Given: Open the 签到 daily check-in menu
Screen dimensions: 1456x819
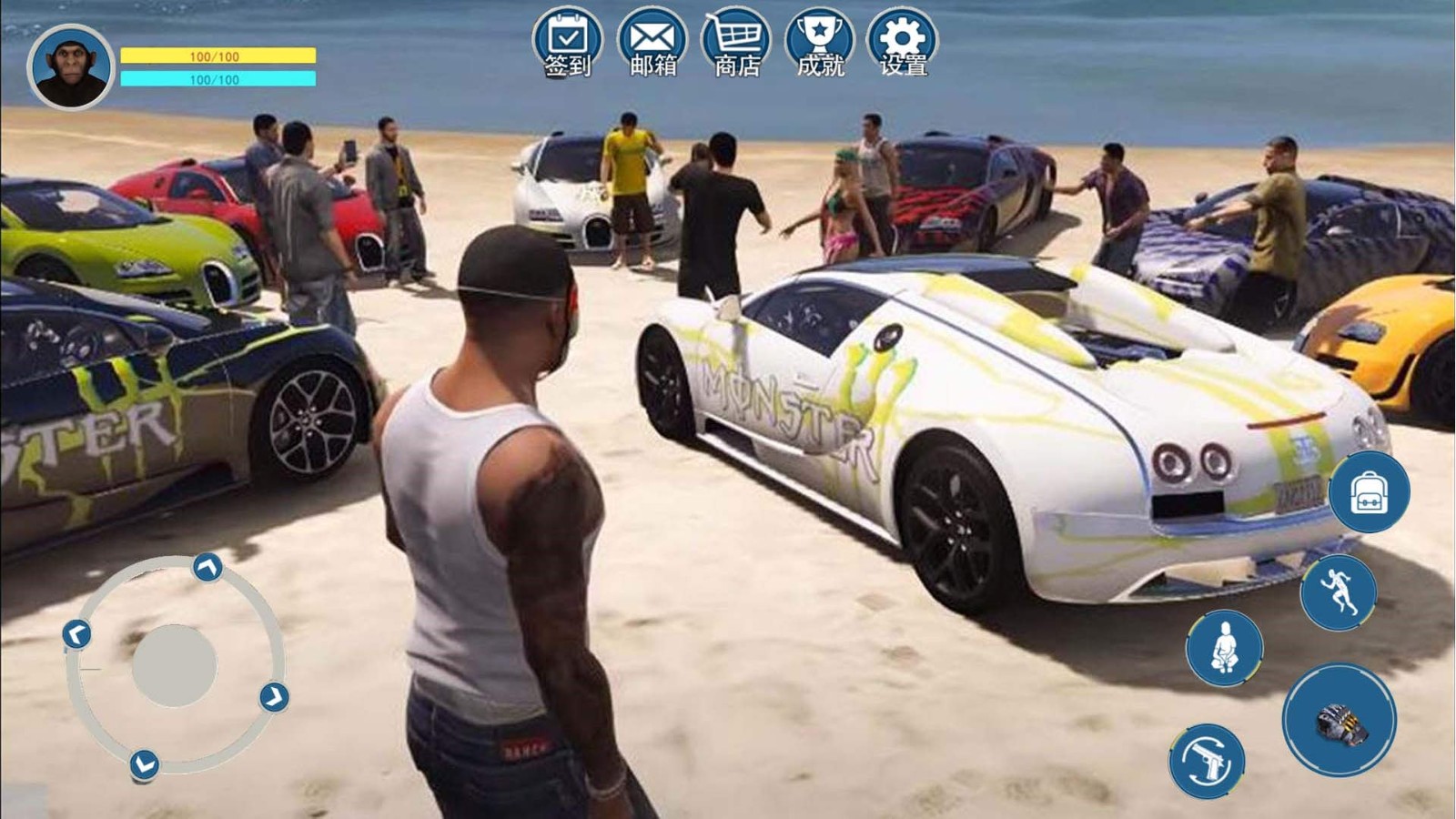Looking at the screenshot, I should pyautogui.click(x=568, y=43).
